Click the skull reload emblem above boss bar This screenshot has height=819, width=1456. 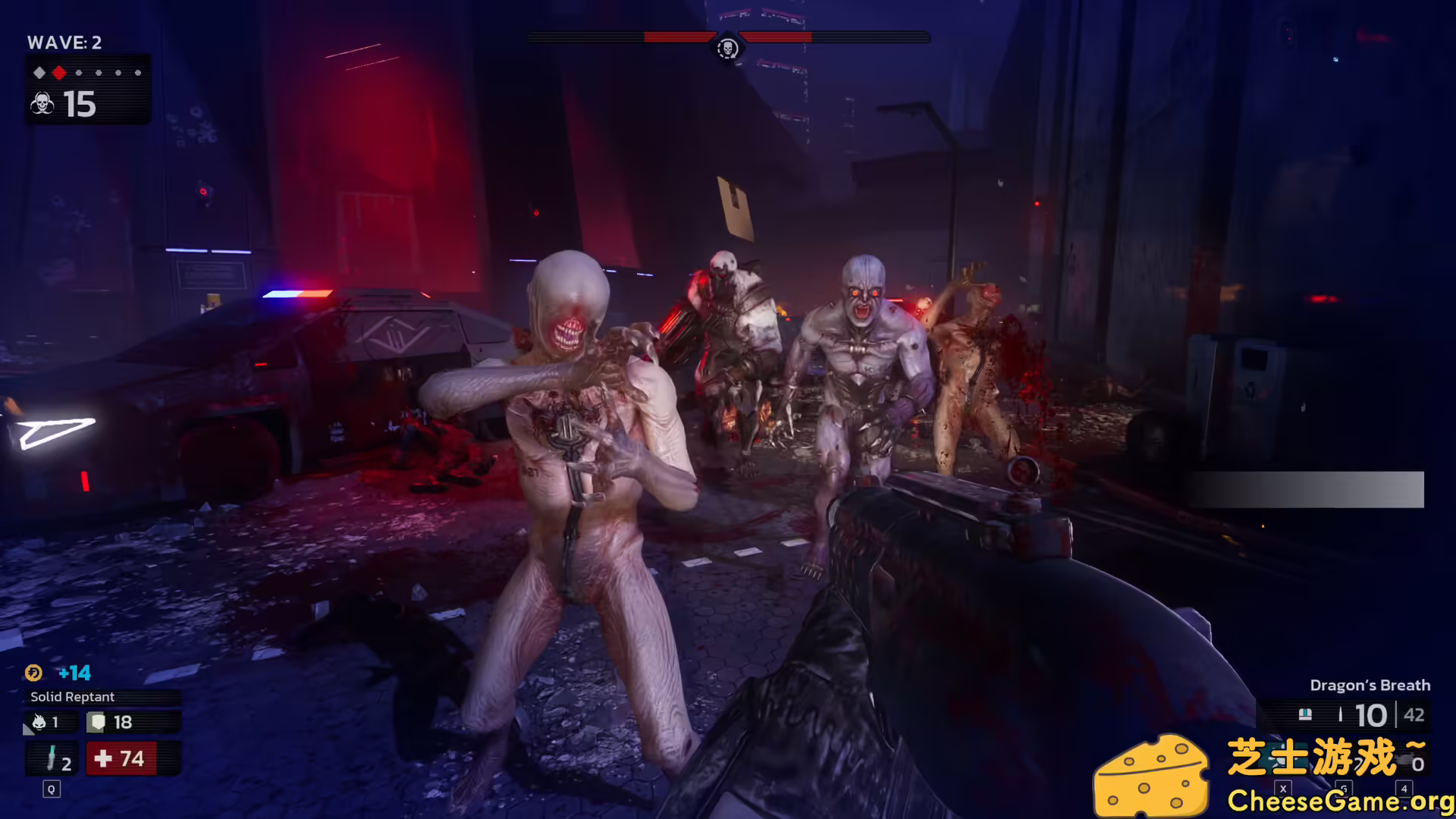[727, 49]
